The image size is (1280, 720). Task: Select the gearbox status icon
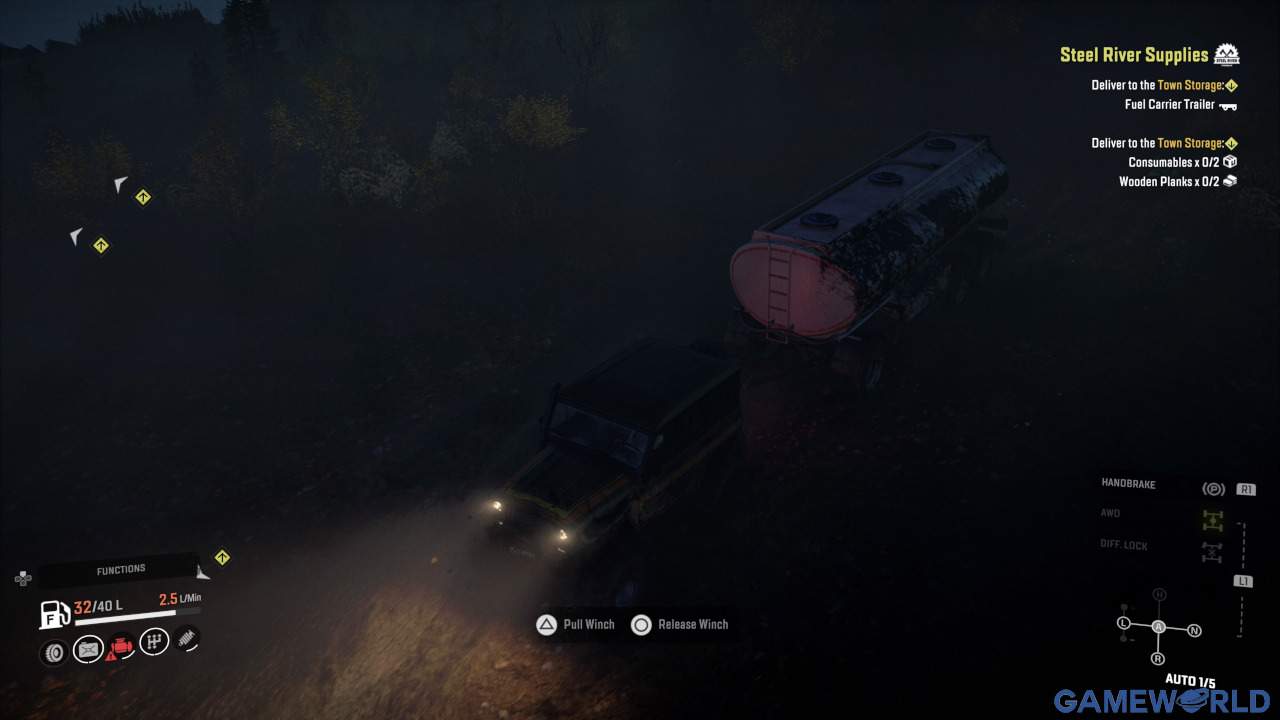click(x=154, y=641)
